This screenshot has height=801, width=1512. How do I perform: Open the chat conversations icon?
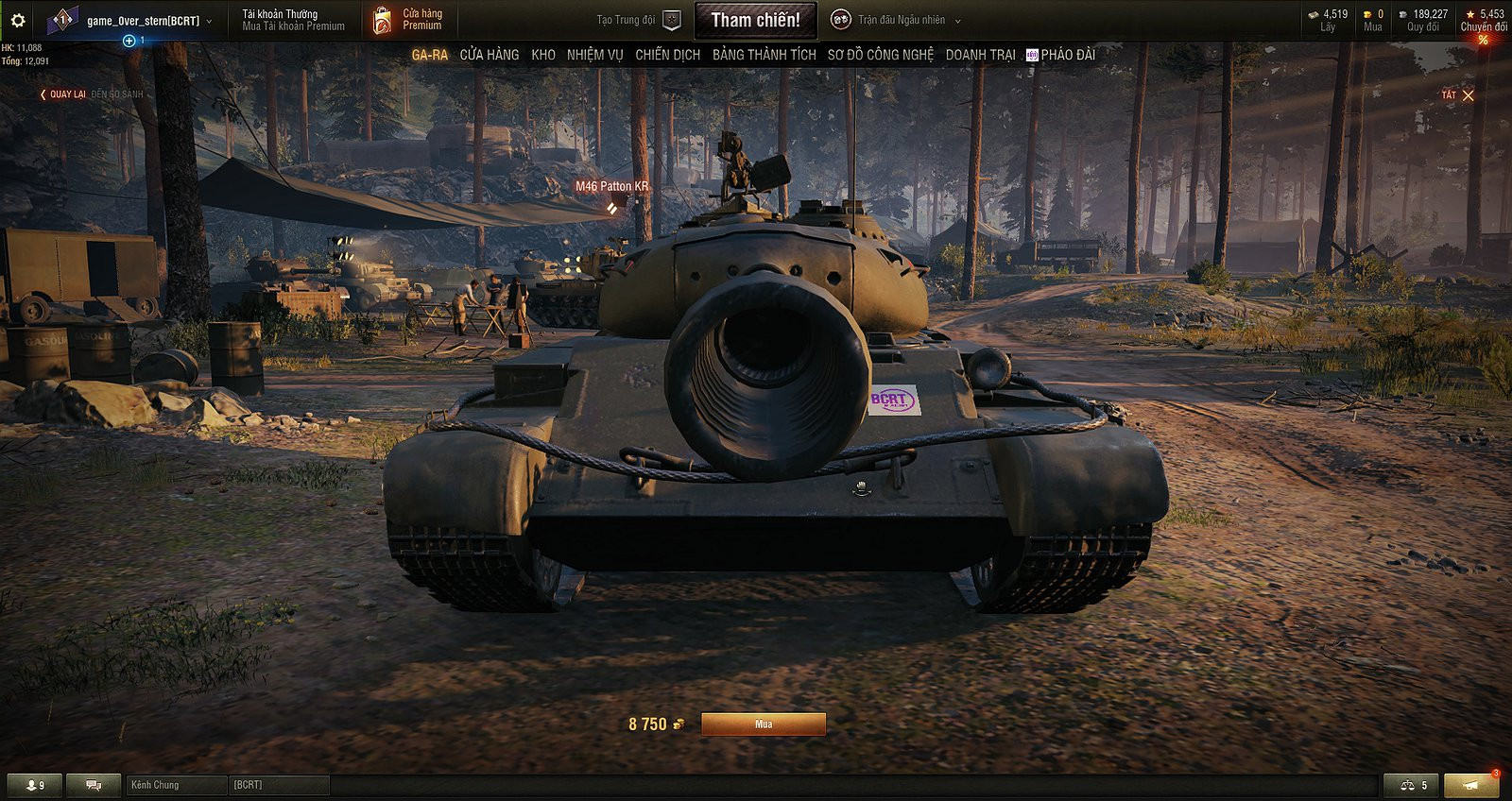[92, 785]
